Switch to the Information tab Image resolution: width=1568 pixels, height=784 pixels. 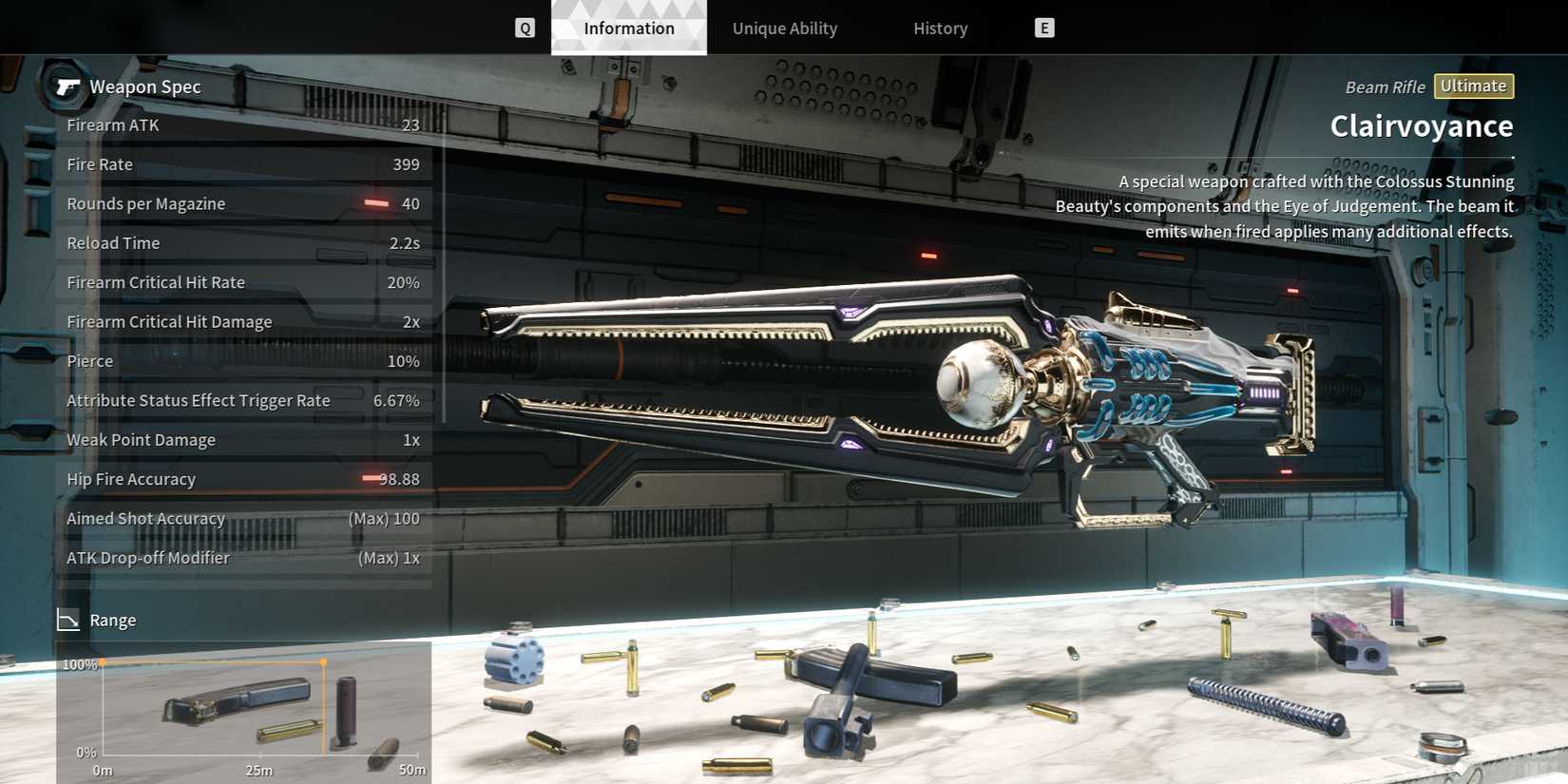point(628,29)
